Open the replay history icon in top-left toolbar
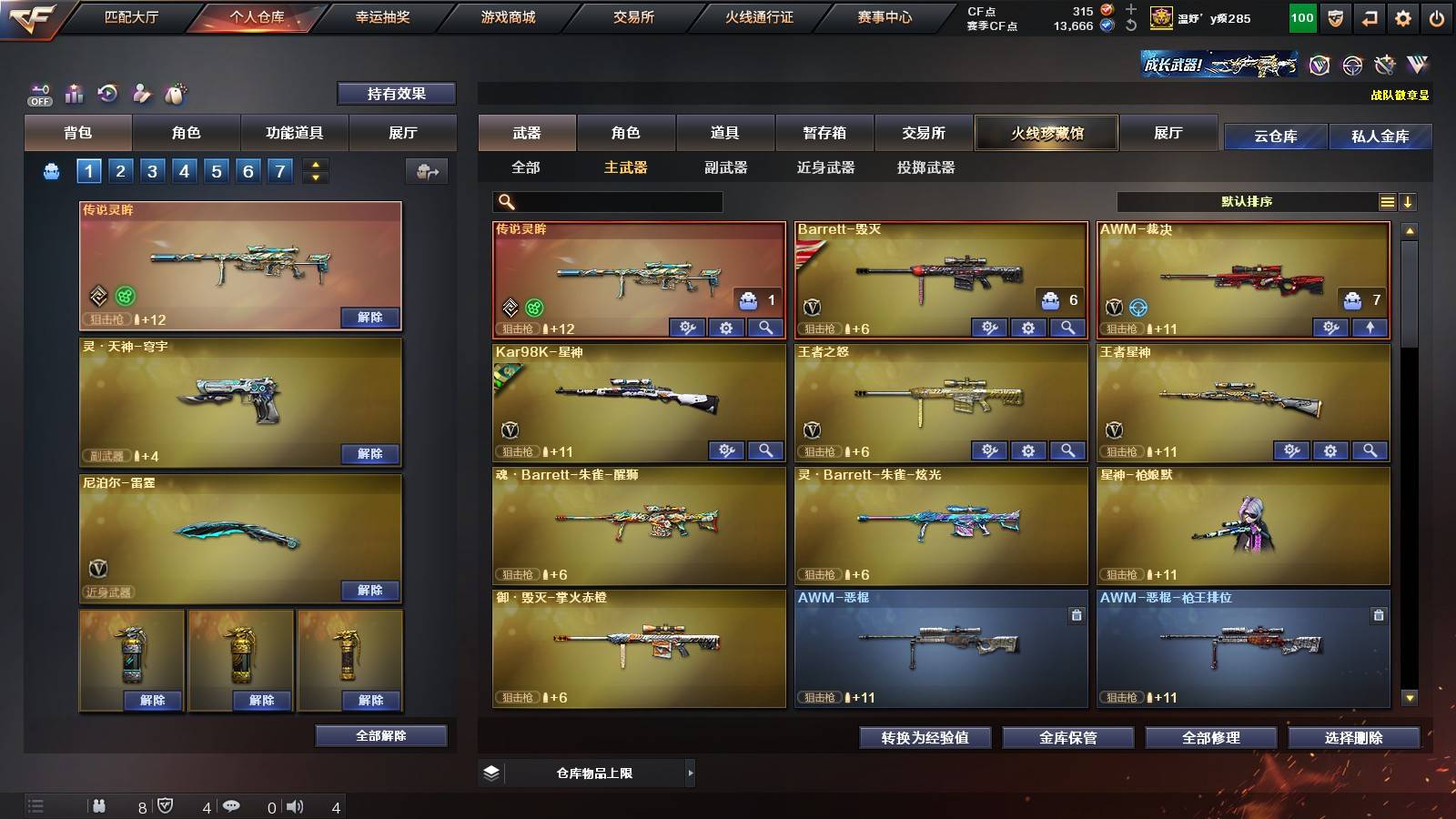The width and height of the screenshot is (1456, 819). pos(107,93)
